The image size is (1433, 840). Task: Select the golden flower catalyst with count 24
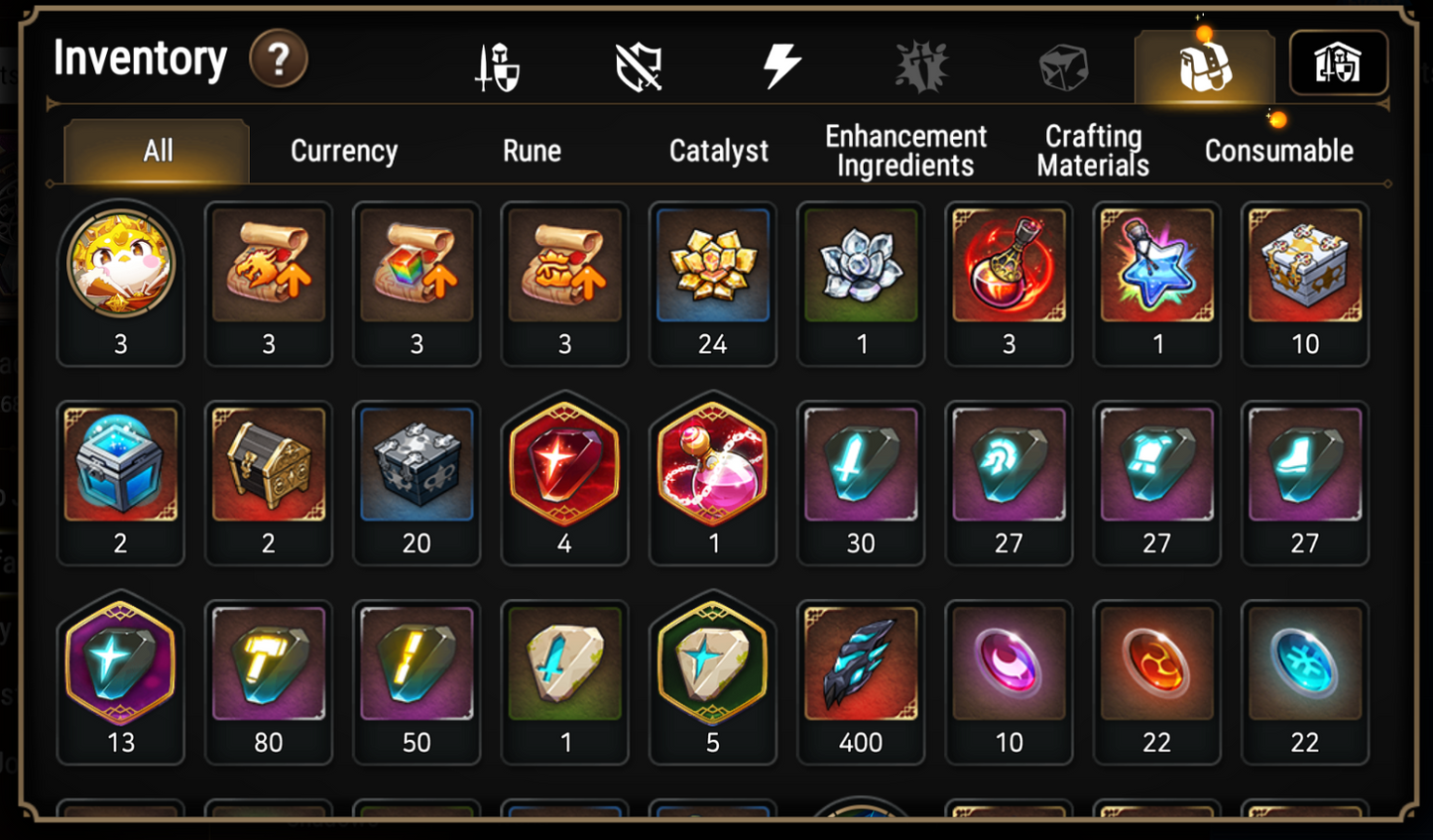713,265
